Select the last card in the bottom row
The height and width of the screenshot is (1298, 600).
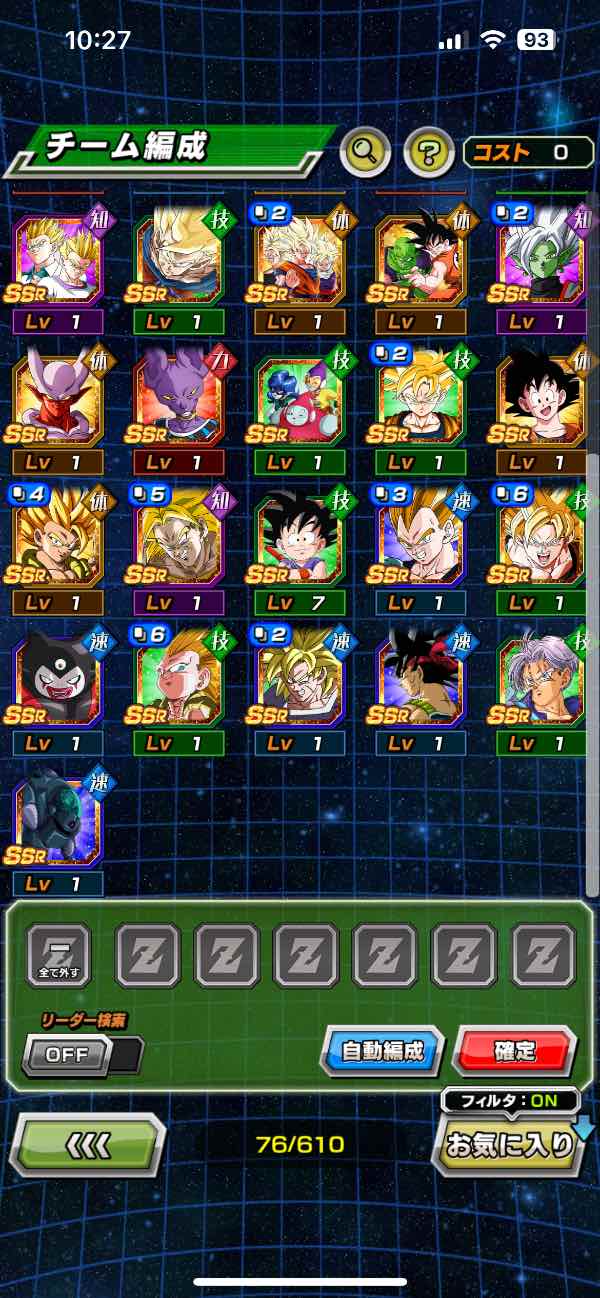58,825
